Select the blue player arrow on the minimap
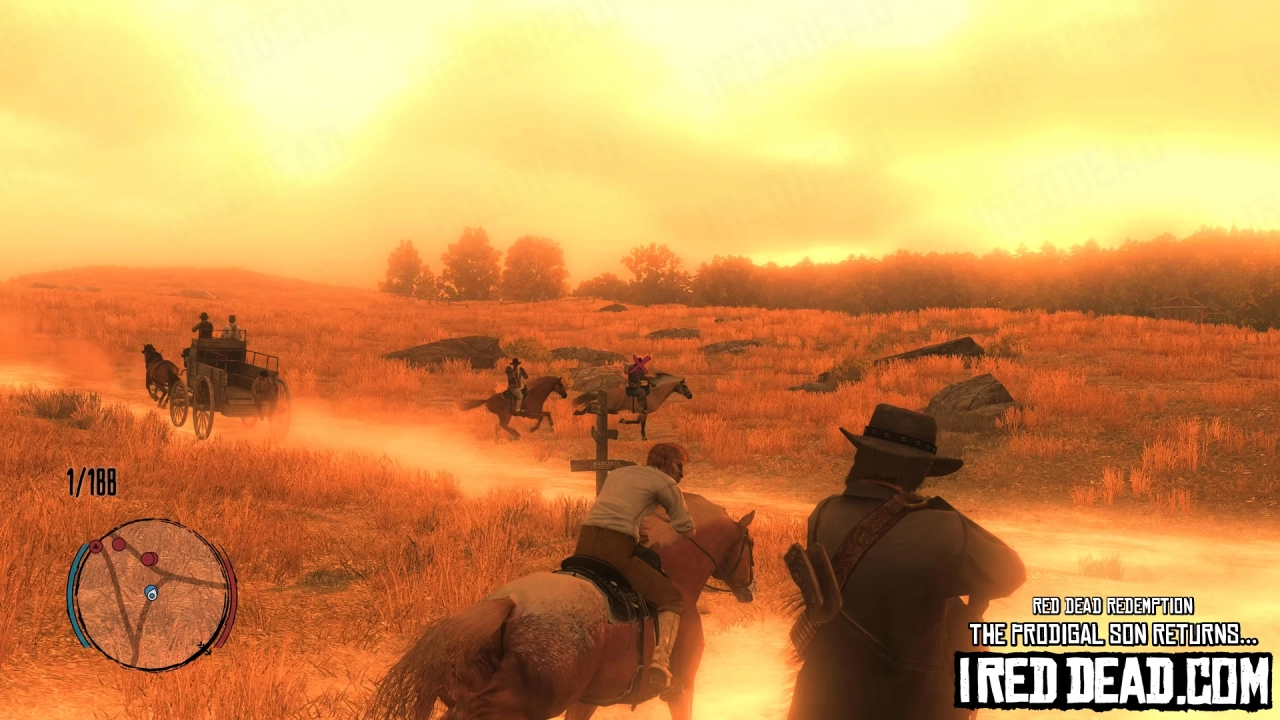1280x720 pixels. pyautogui.click(x=151, y=591)
